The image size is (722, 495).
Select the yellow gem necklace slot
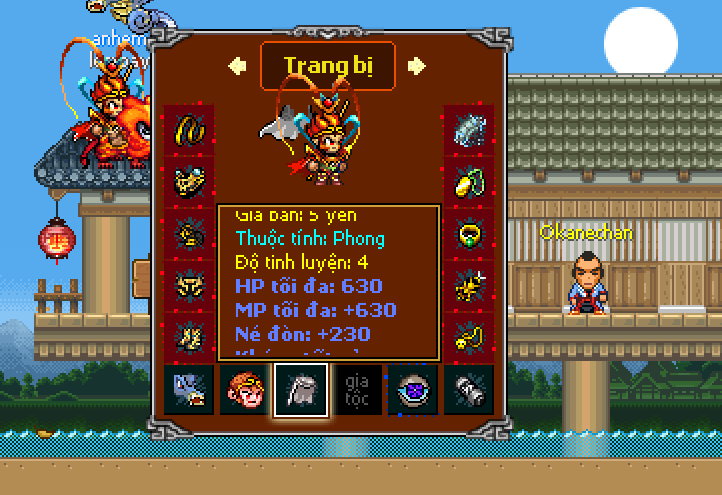[x=468, y=182]
